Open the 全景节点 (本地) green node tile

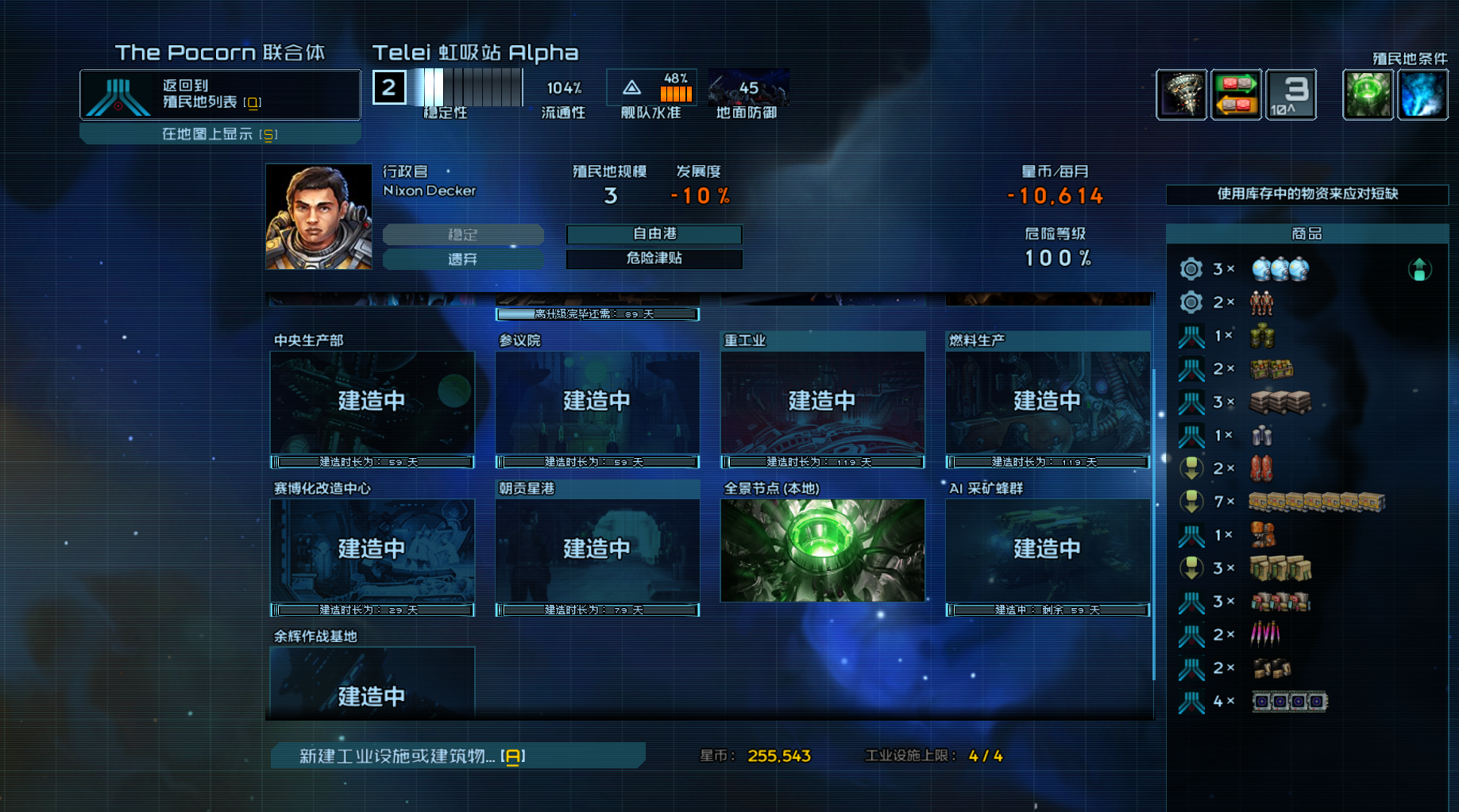click(822, 550)
